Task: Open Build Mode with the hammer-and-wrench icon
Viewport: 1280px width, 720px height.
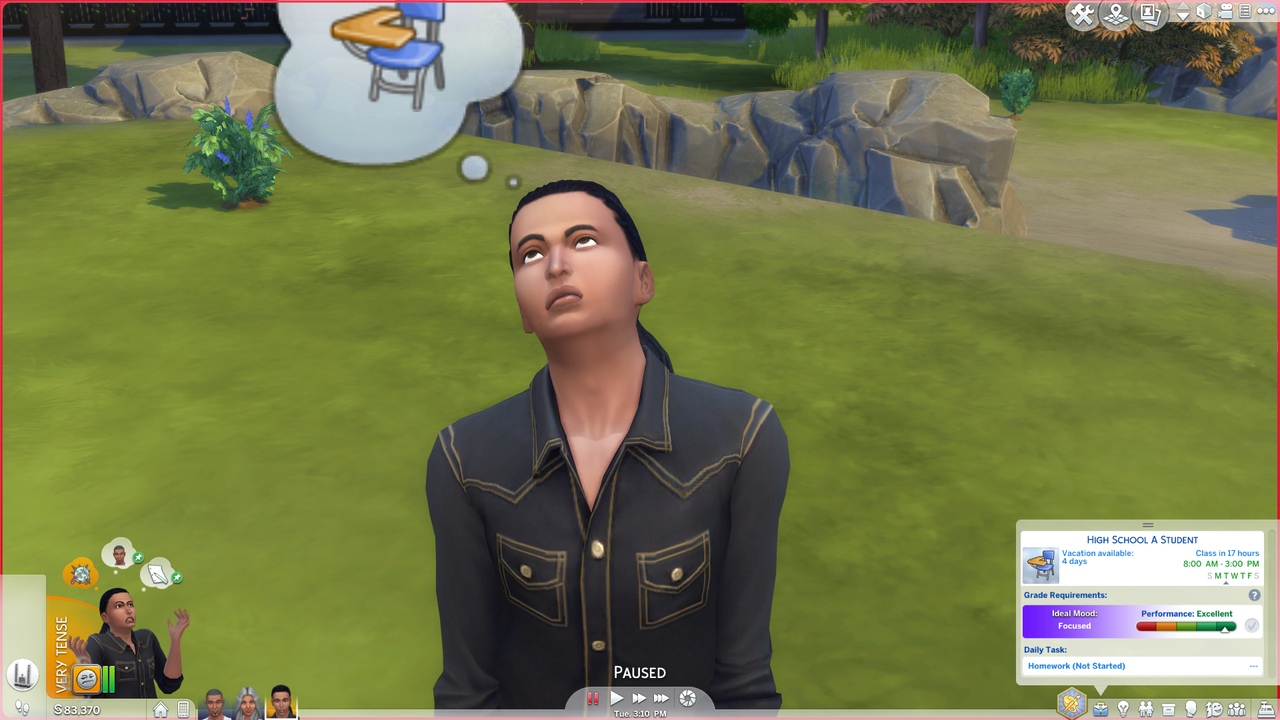Action: point(1082,14)
